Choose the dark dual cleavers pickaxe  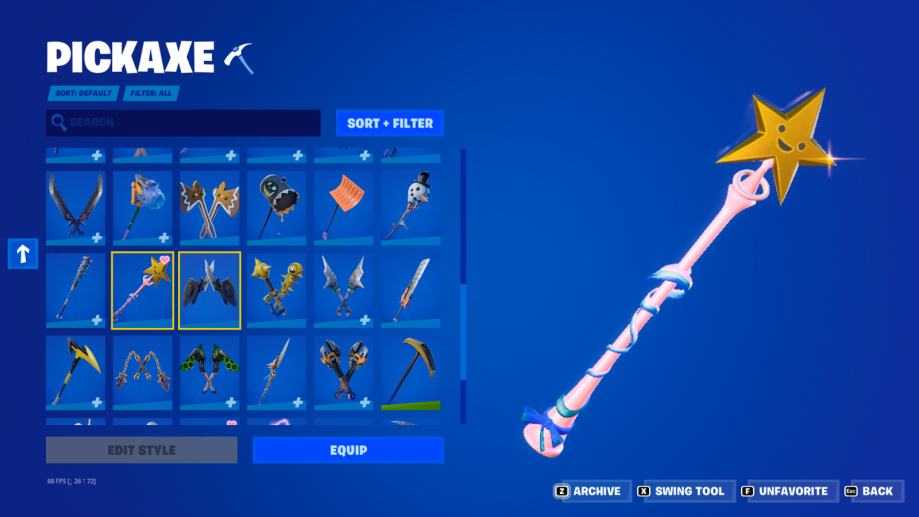click(209, 290)
